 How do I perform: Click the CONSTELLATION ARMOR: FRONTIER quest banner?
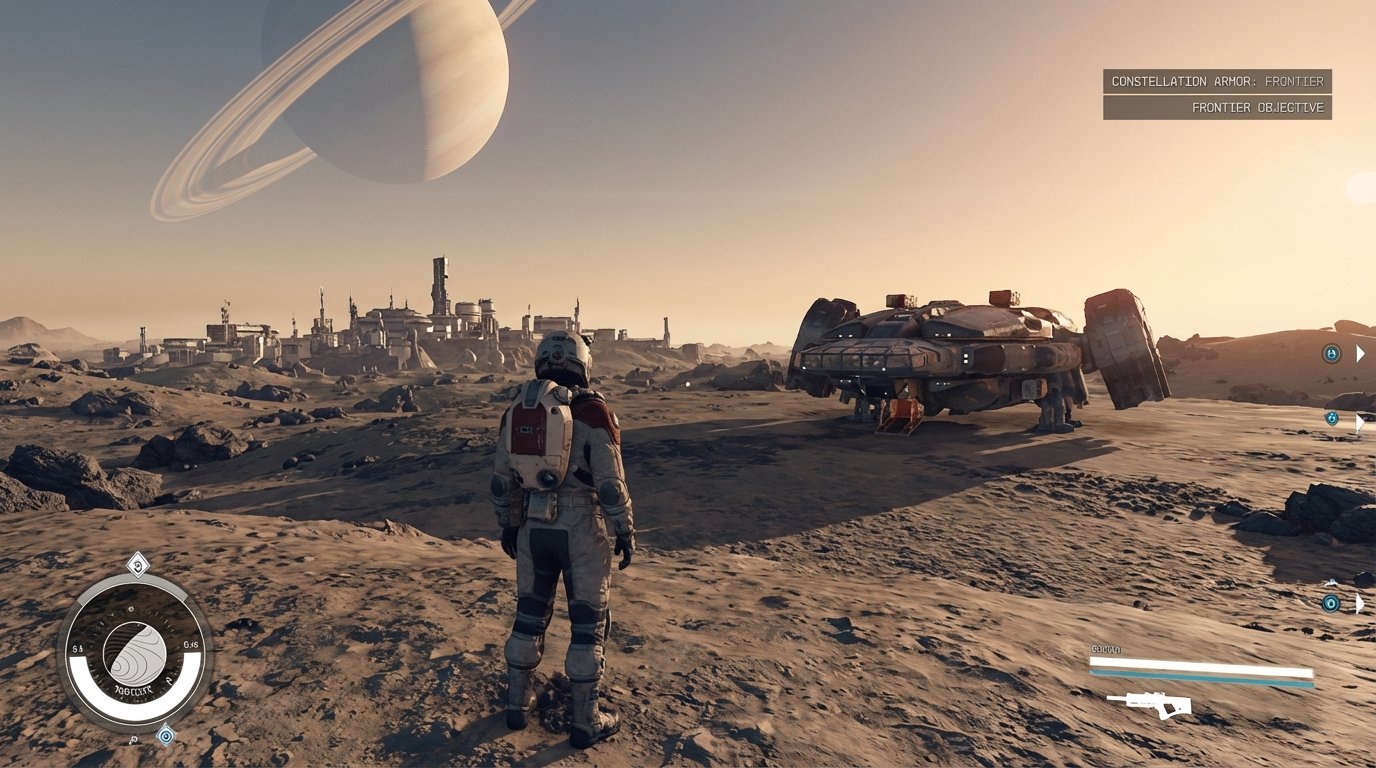(x=1218, y=81)
